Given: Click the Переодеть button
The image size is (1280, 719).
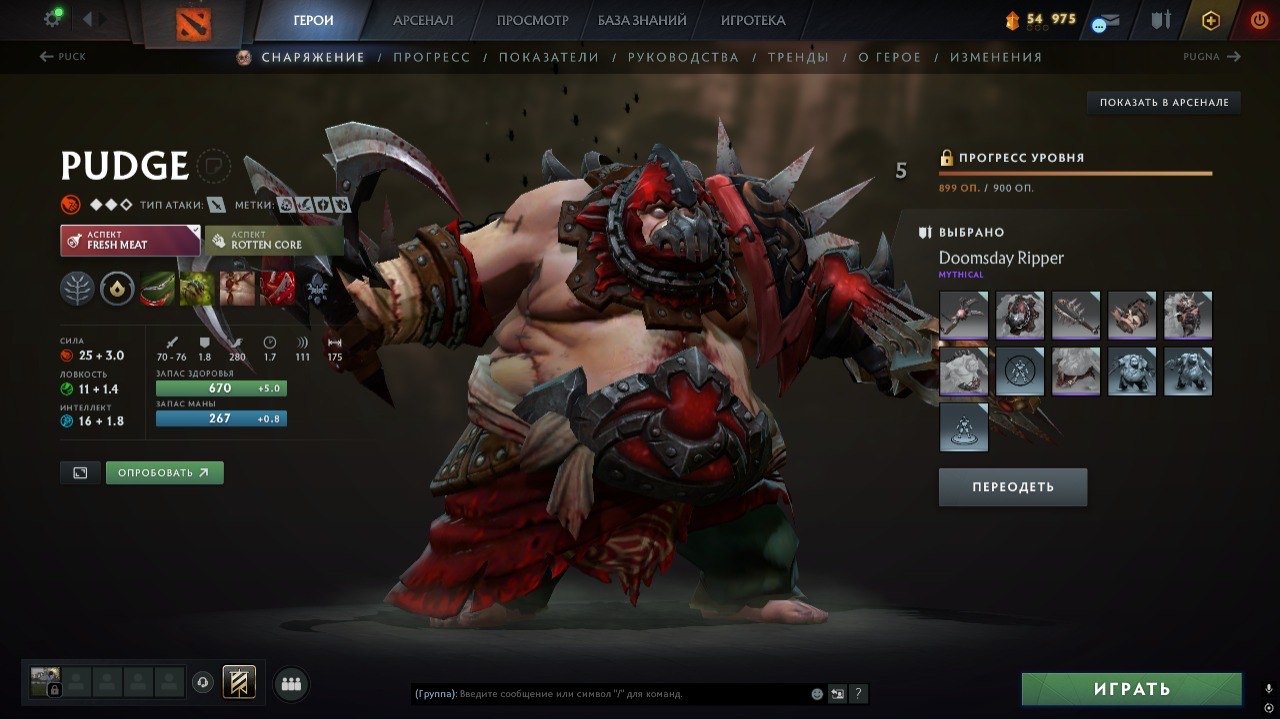Looking at the screenshot, I should (1012, 487).
